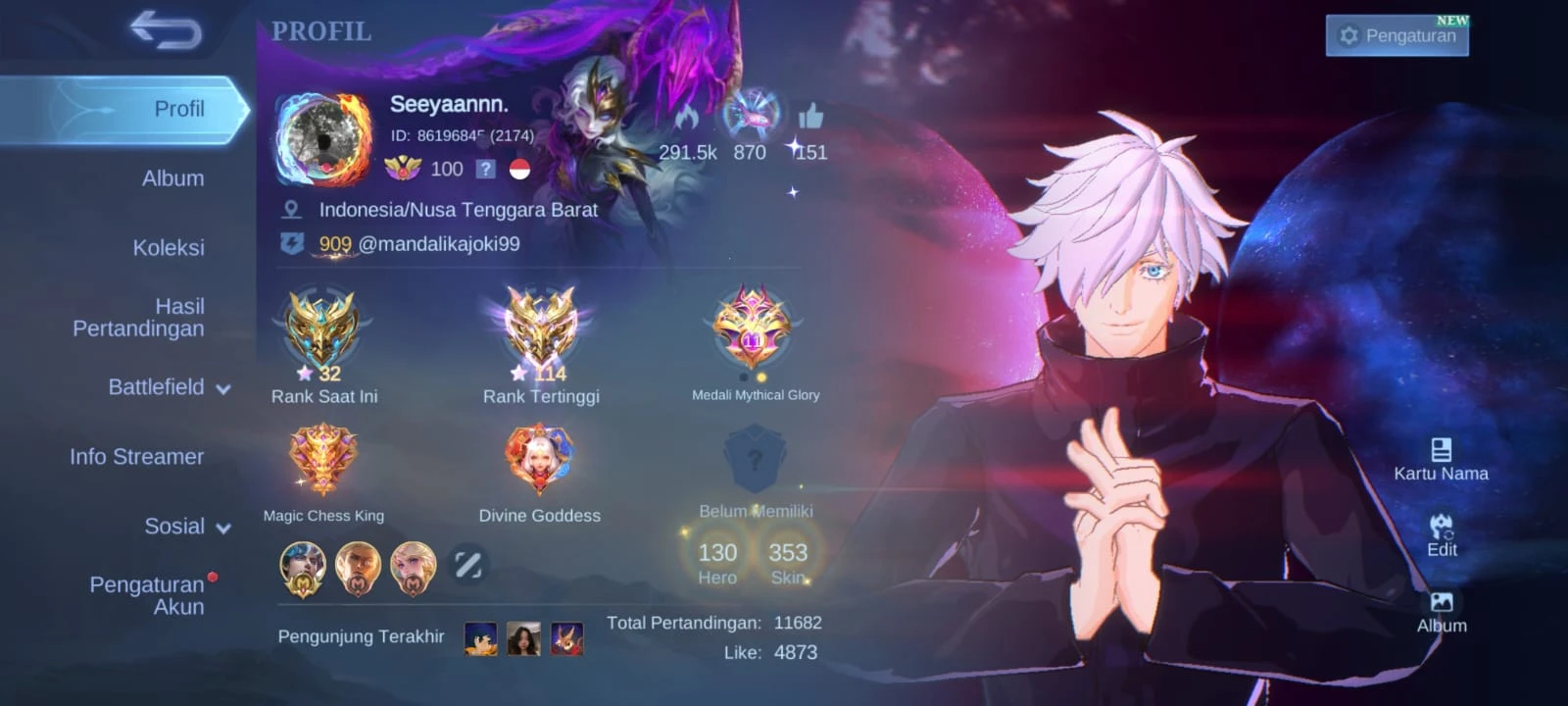Go back using the return arrow

166,30
